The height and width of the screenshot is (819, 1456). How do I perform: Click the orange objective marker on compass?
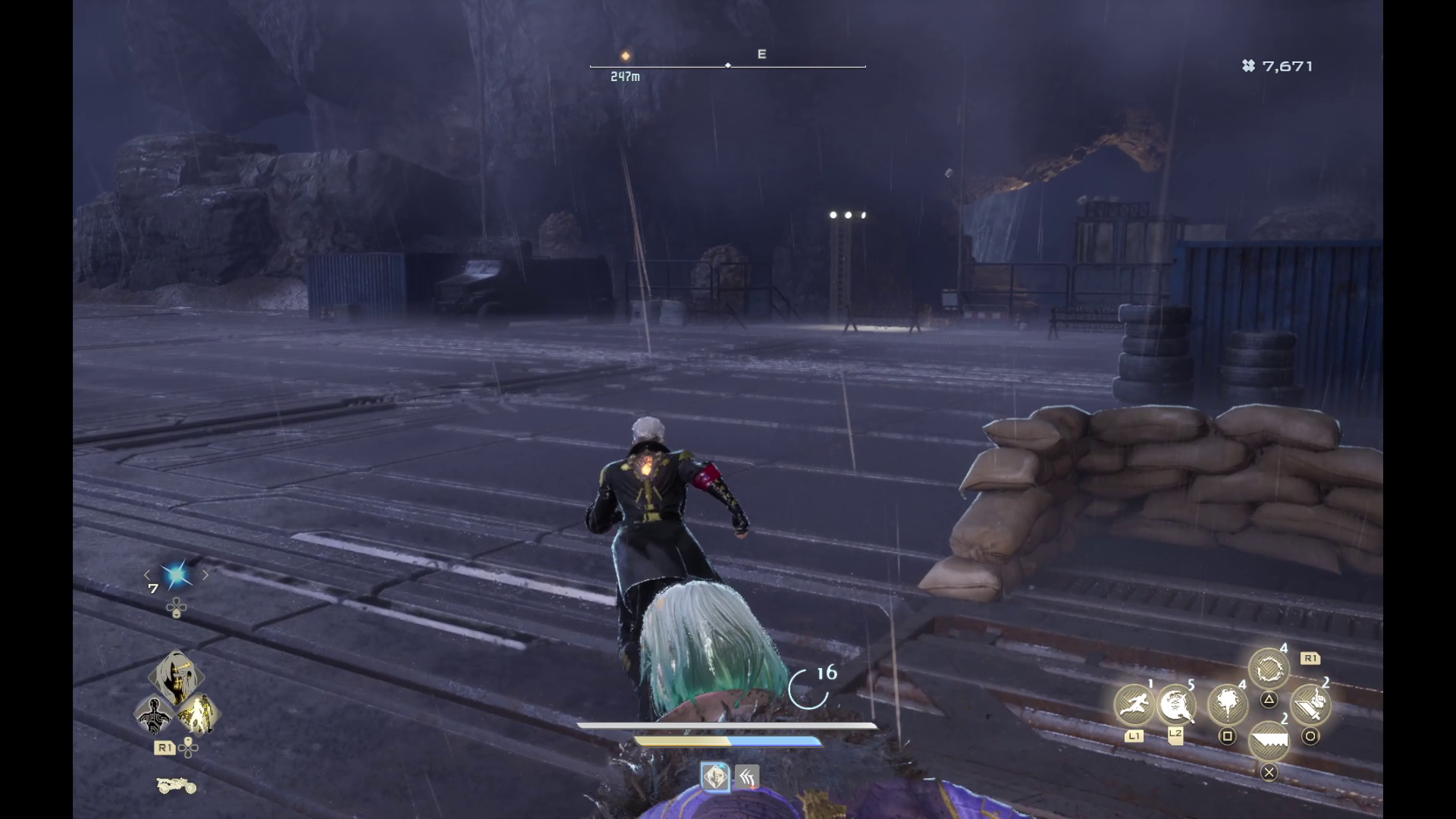pyautogui.click(x=626, y=56)
